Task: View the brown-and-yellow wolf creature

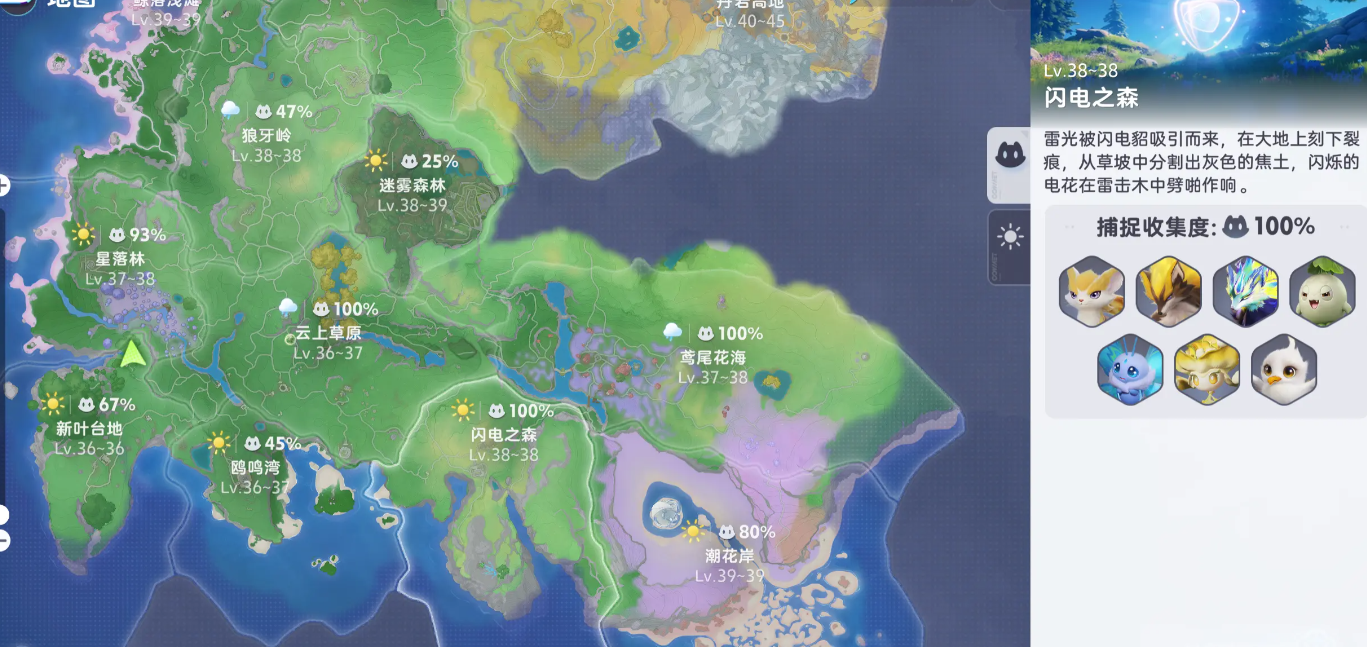Action: point(1168,292)
